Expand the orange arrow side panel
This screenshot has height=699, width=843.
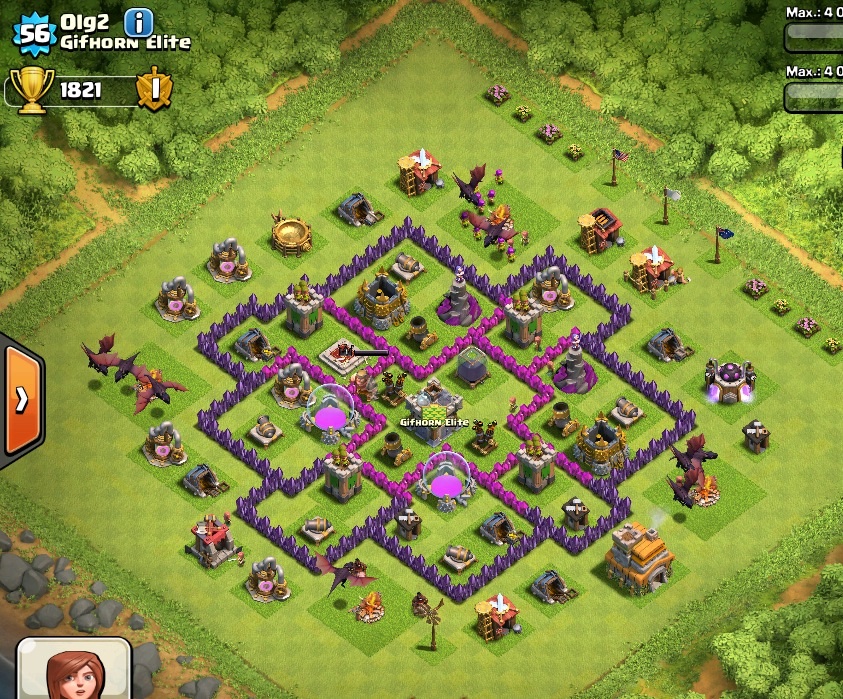pyautogui.click(x=21, y=399)
